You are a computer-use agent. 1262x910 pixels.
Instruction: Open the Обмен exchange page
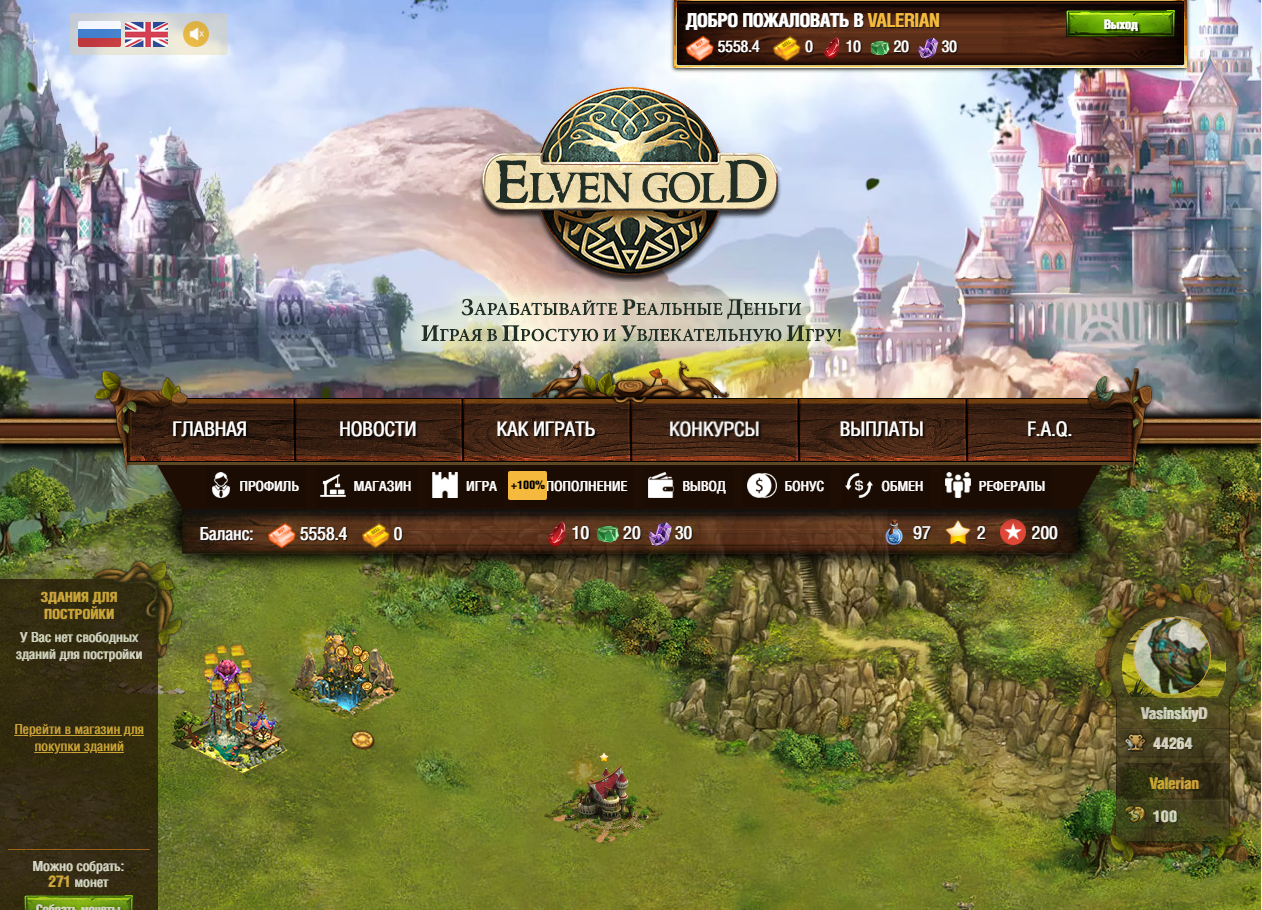click(x=883, y=486)
